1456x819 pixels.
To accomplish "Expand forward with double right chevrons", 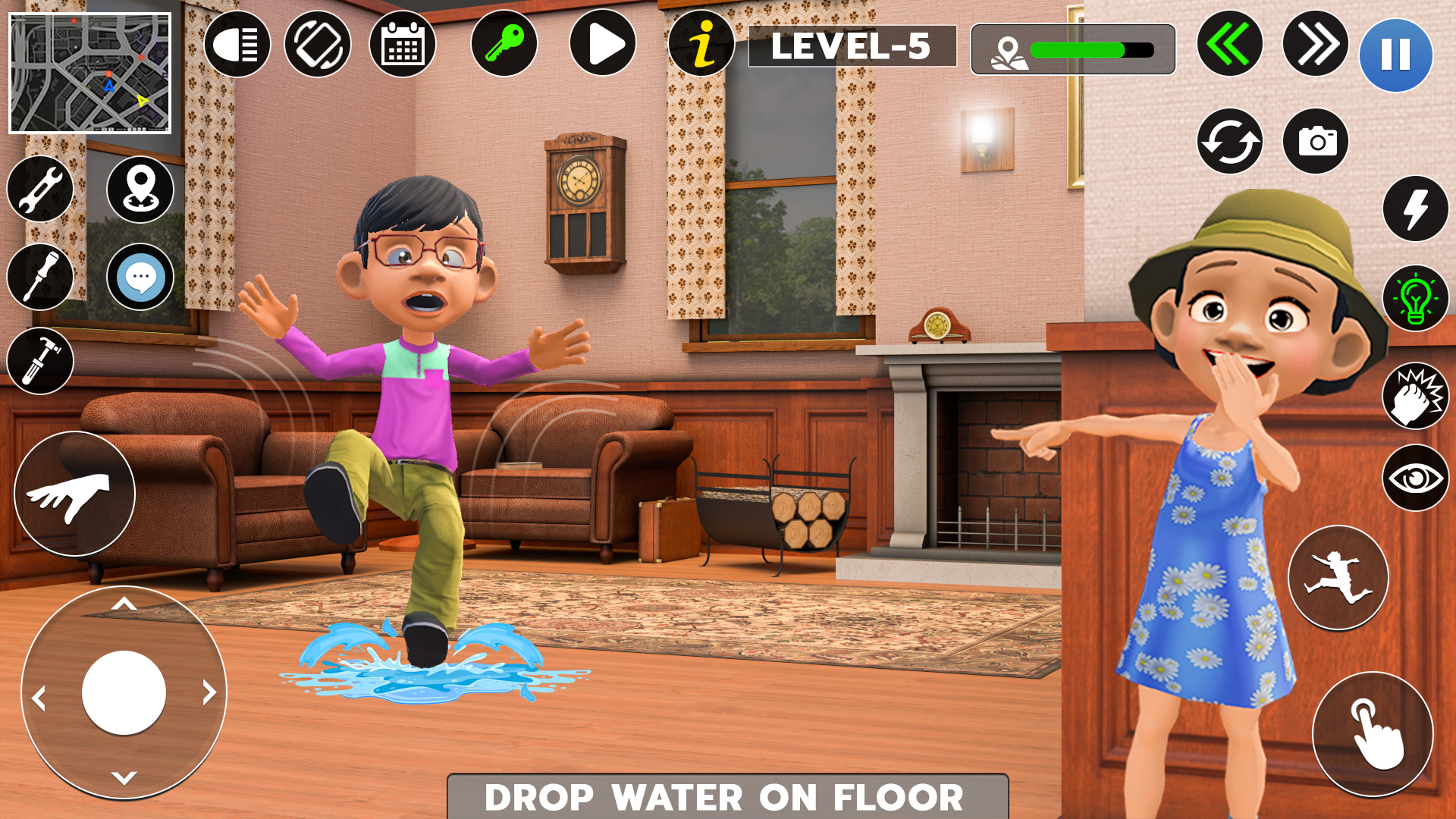I will (1317, 48).
